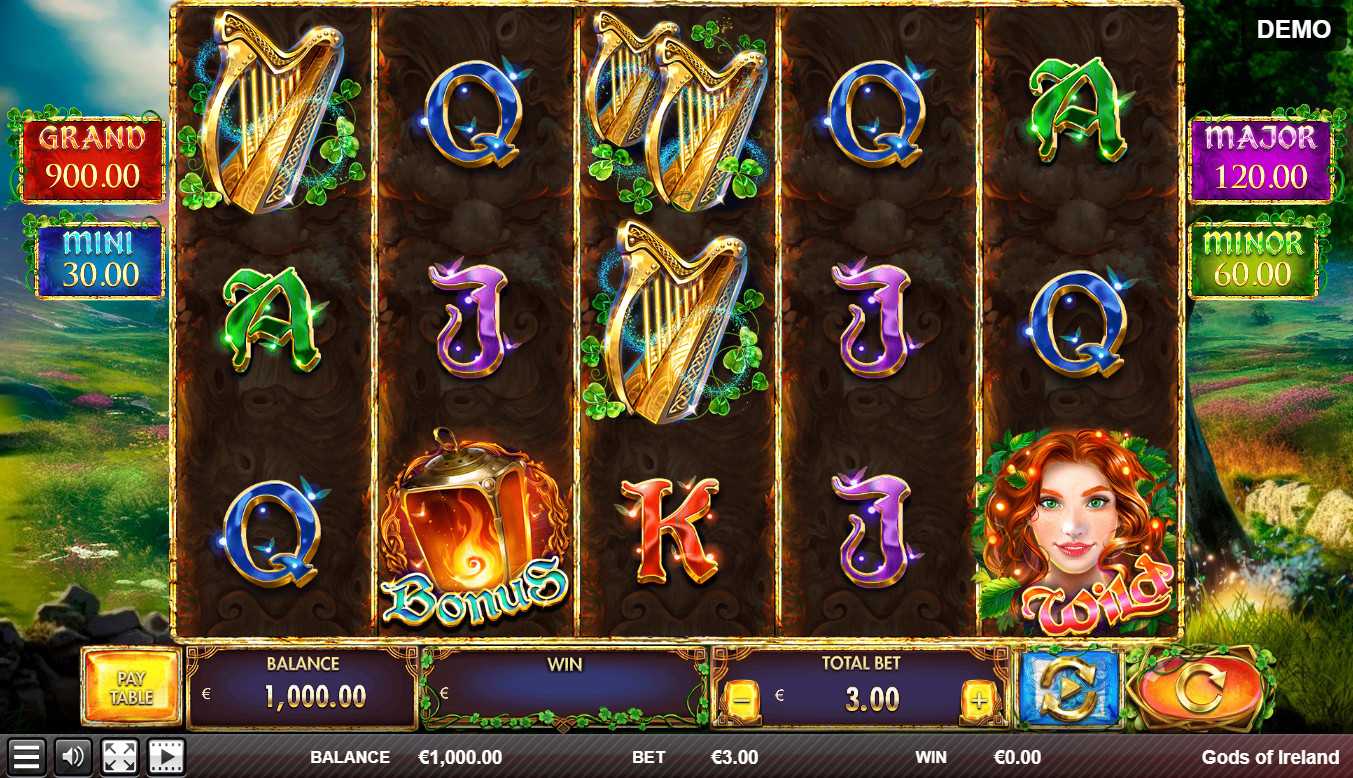Switch to fullscreen mode
Viewport: 1353px width, 778px height.
[120, 757]
